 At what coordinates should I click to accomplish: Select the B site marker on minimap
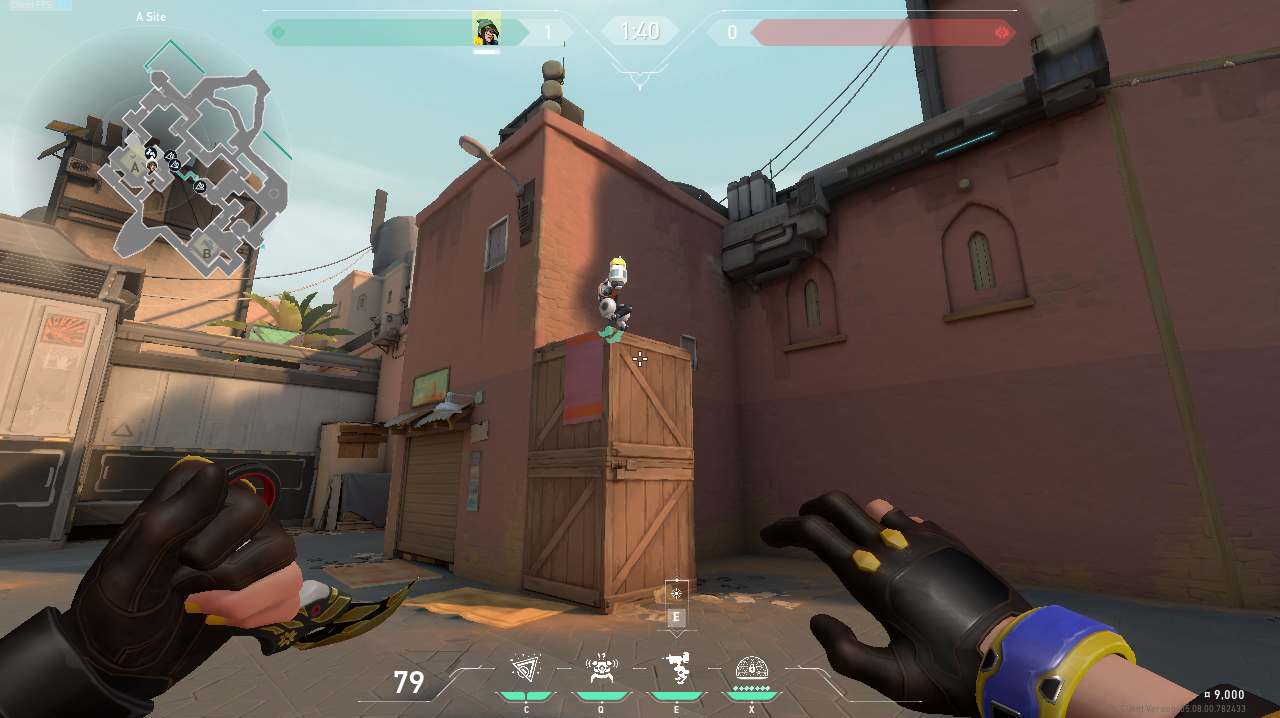(x=207, y=251)
